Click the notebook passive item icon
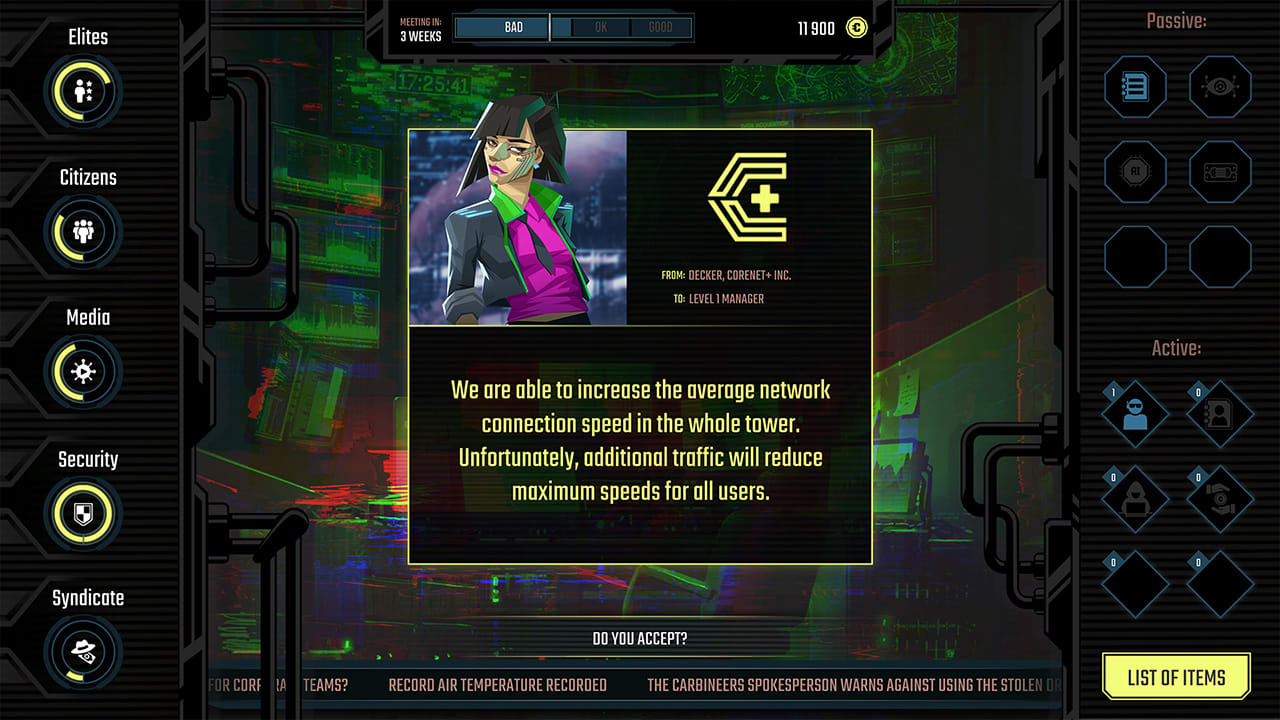 1135,87
